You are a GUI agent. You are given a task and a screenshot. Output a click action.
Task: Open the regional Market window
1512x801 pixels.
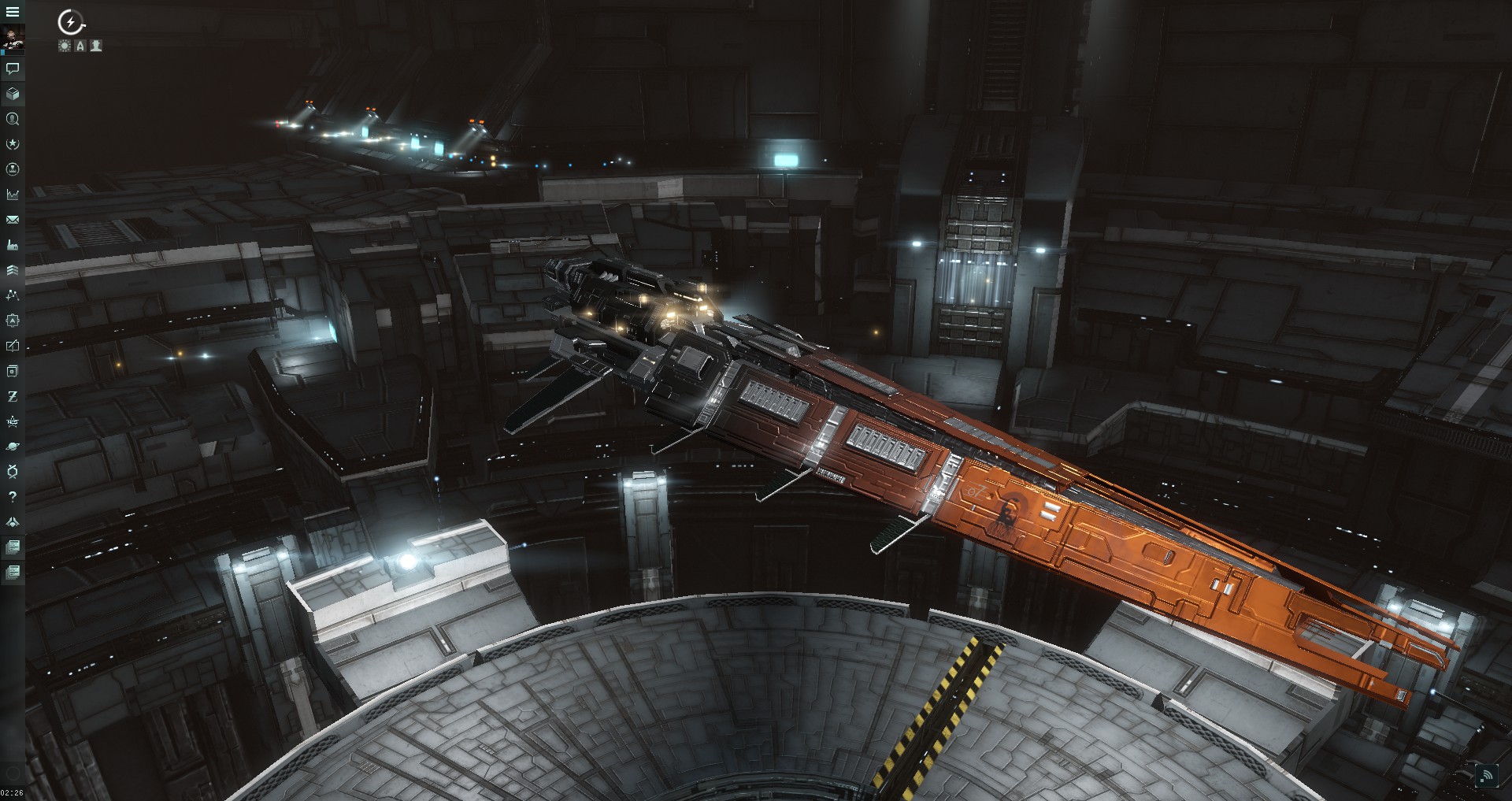point(12,195)
